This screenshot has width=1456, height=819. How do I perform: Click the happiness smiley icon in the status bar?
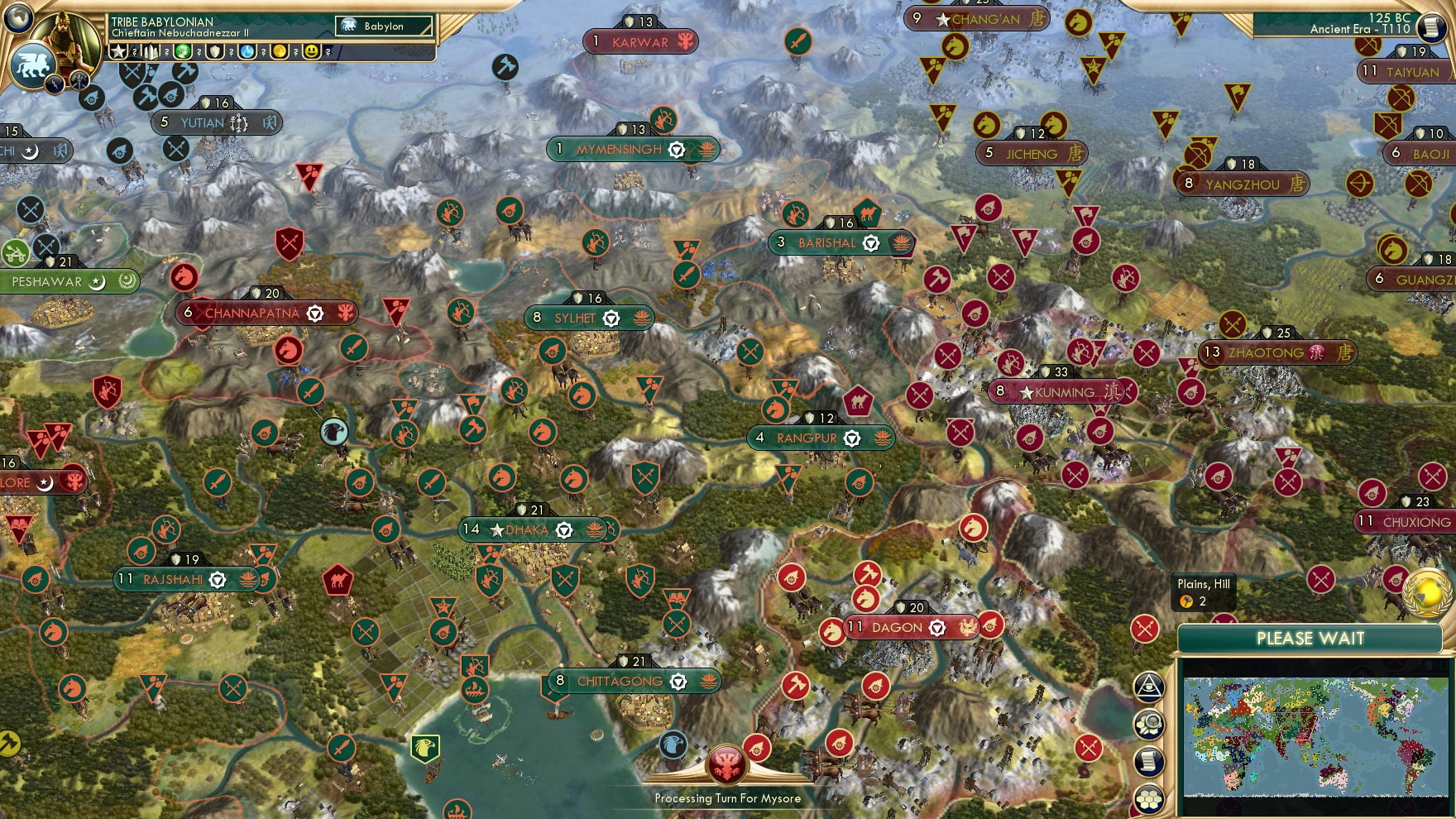(x=312, y=51)
